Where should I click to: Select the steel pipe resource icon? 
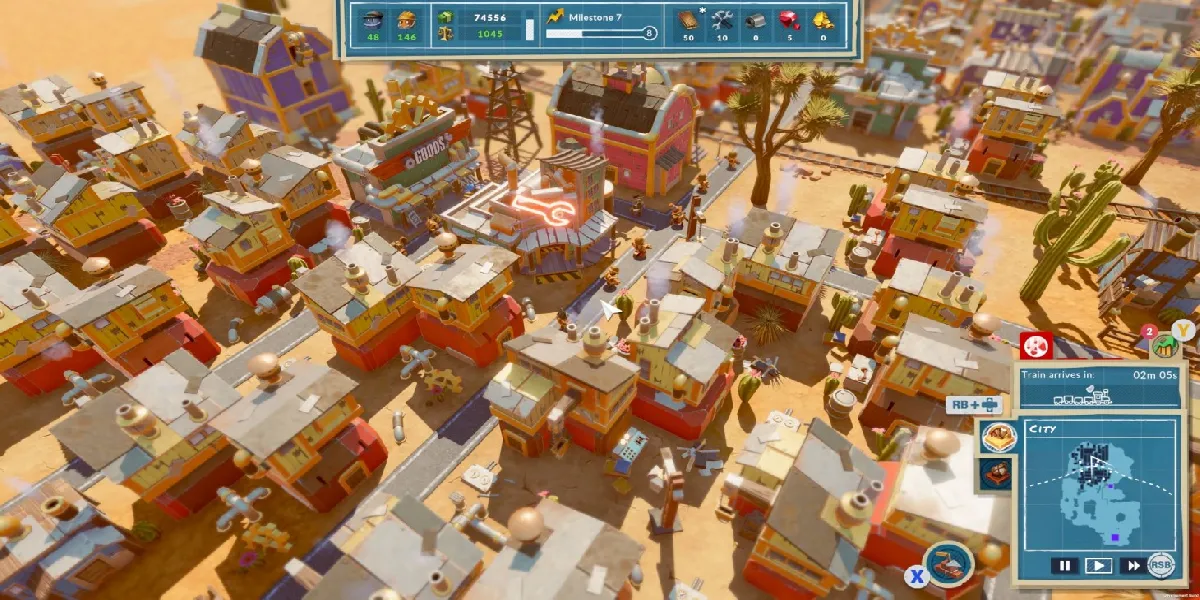(x=756, y=18)
